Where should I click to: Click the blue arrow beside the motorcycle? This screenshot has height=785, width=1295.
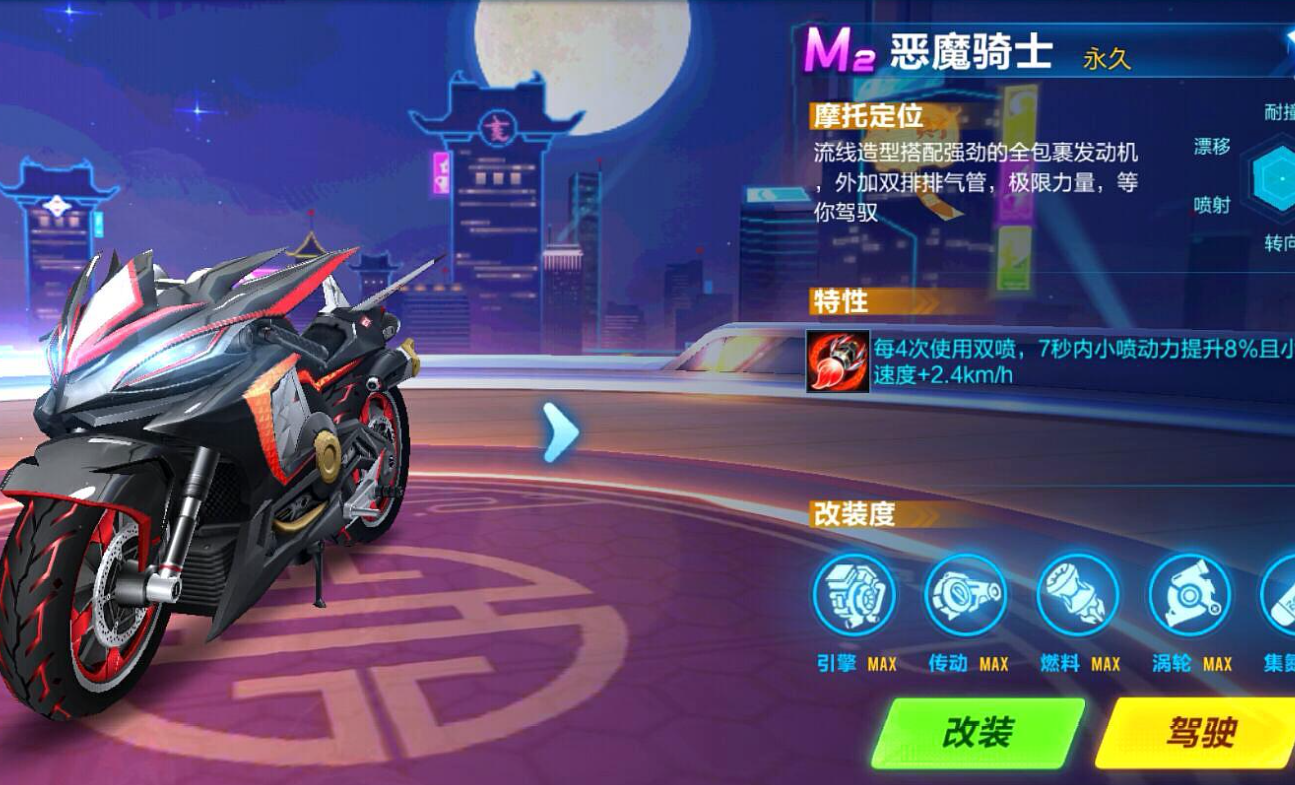[561, 434]
